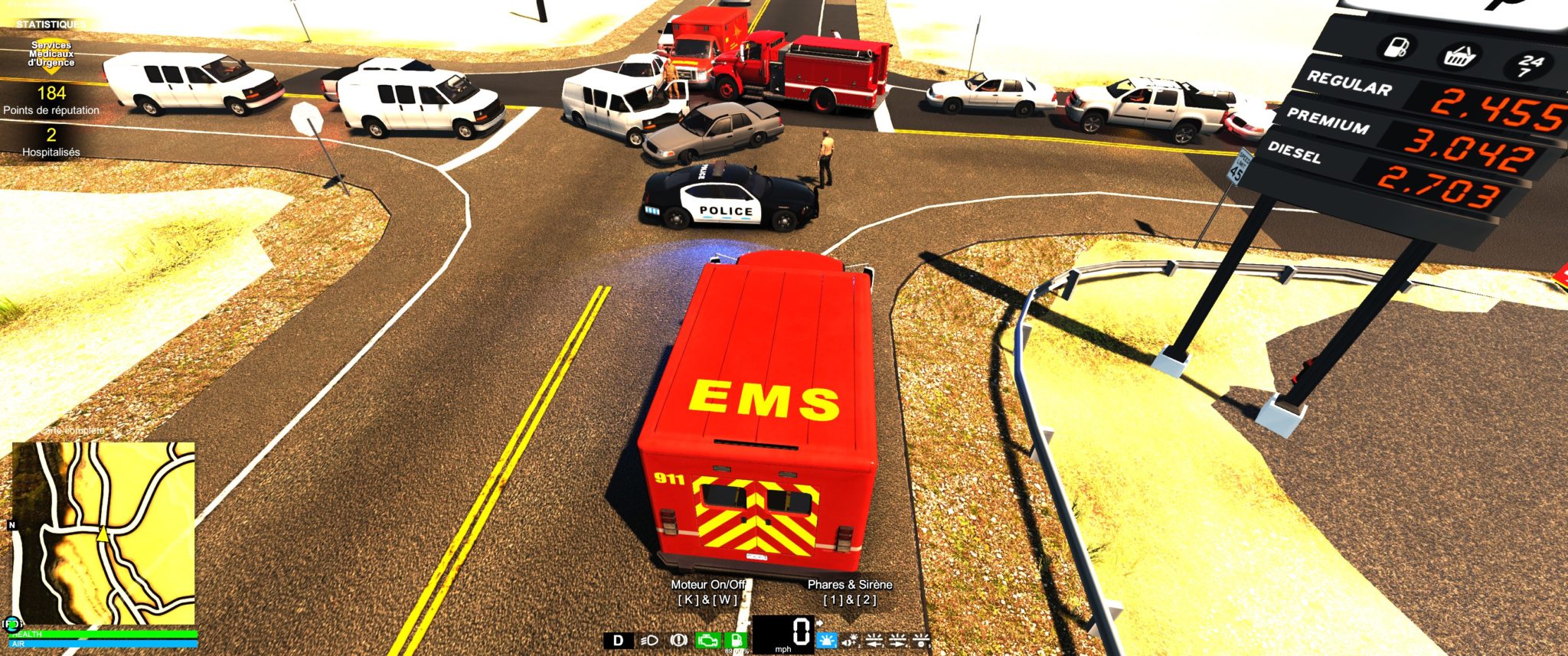Viewport: 1568px width, 656px height.
Task: Turn on the right traffic advisor arrow
Action: tap(897, 640)
